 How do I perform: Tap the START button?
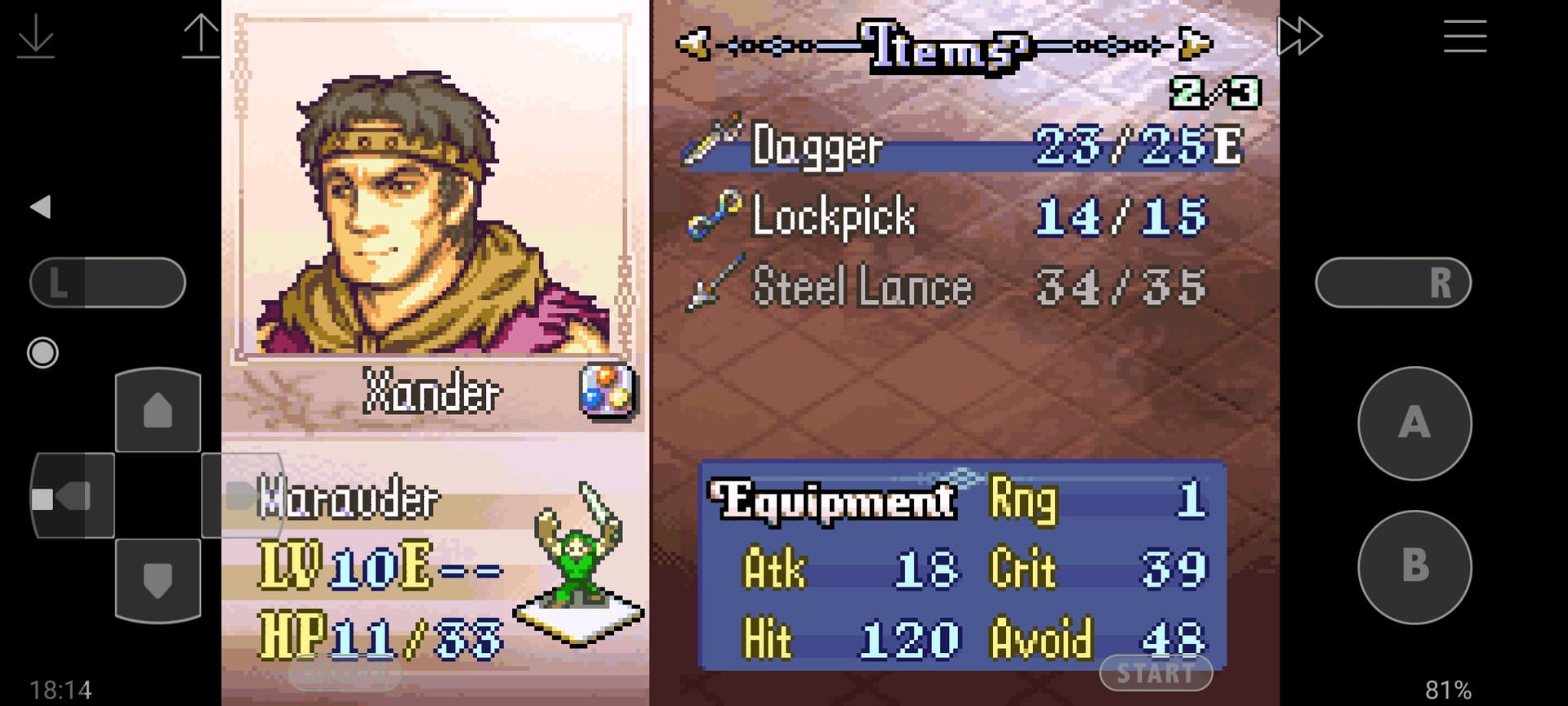click(1156, 673)
